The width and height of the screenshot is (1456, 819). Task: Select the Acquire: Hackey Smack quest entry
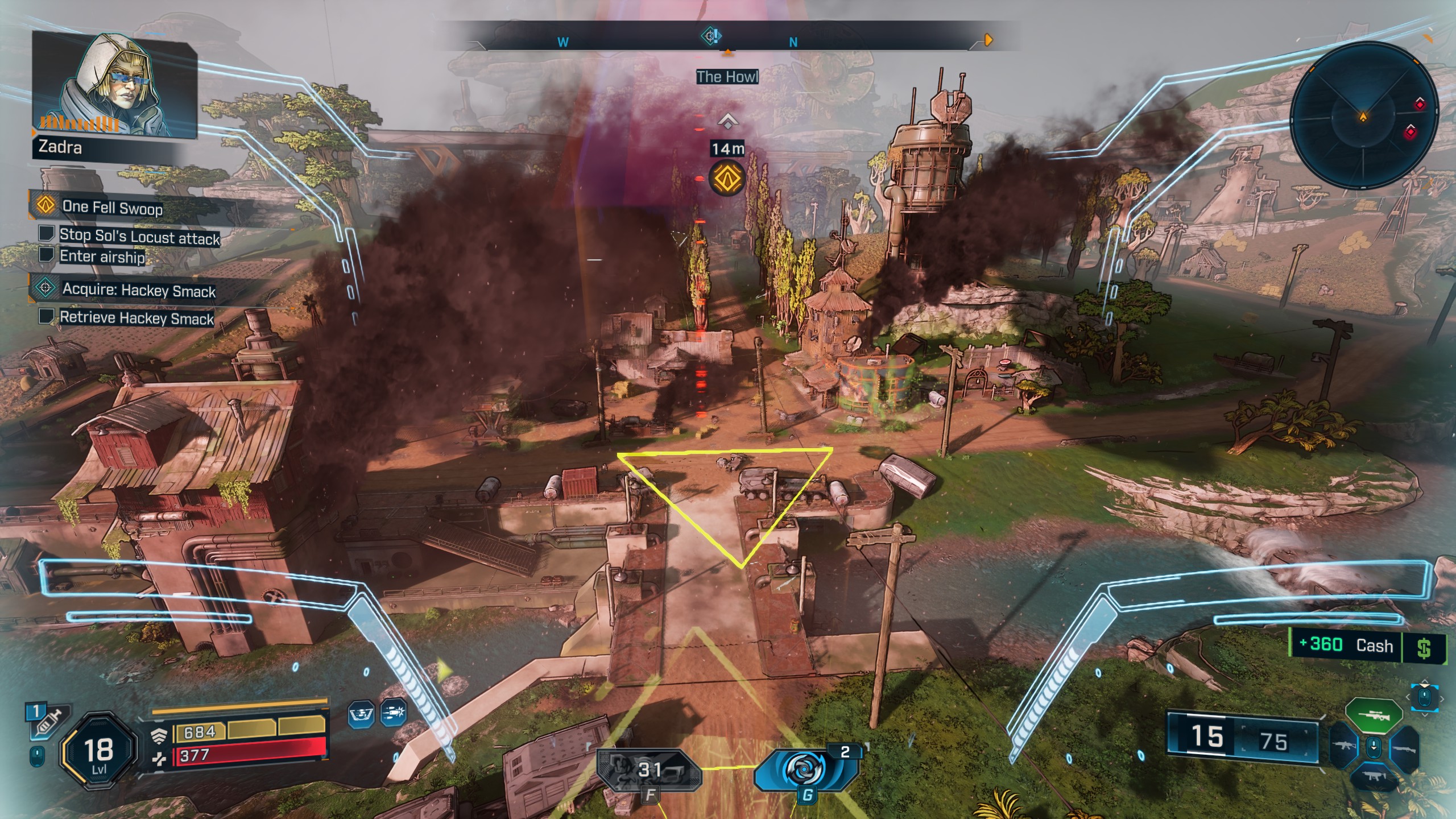(138, 289)
